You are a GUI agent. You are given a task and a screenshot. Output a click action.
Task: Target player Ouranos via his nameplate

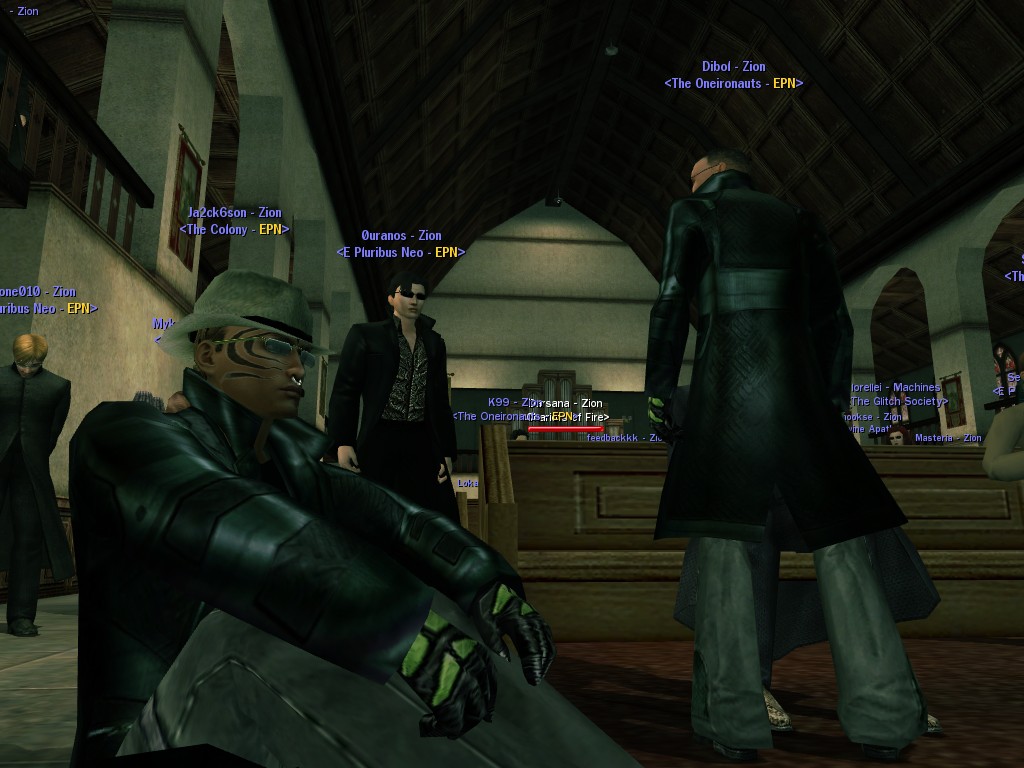click(401, 237)
